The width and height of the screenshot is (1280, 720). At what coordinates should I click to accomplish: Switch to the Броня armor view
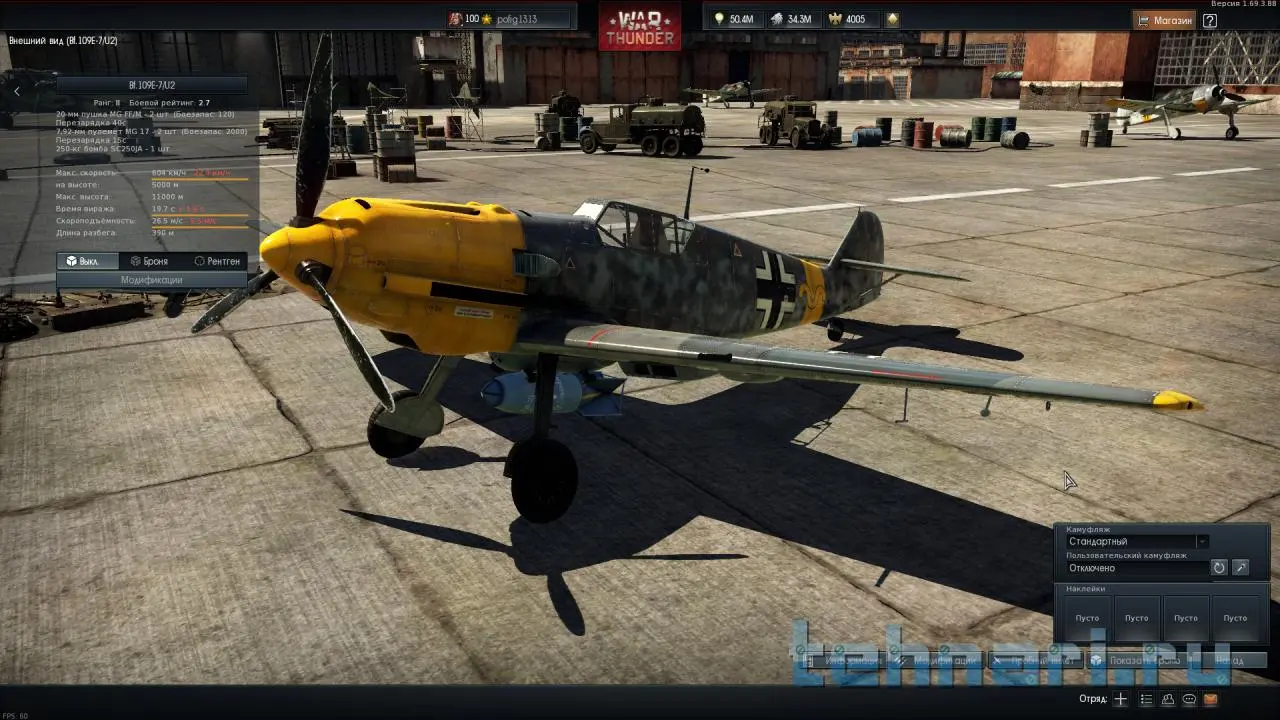coord(149,261)
